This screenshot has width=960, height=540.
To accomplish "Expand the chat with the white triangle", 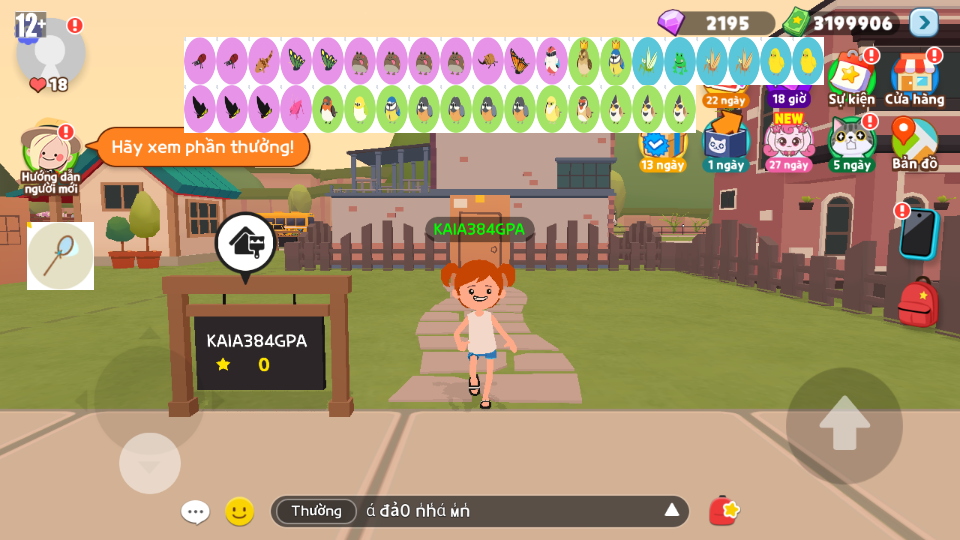I will point(672,511).
